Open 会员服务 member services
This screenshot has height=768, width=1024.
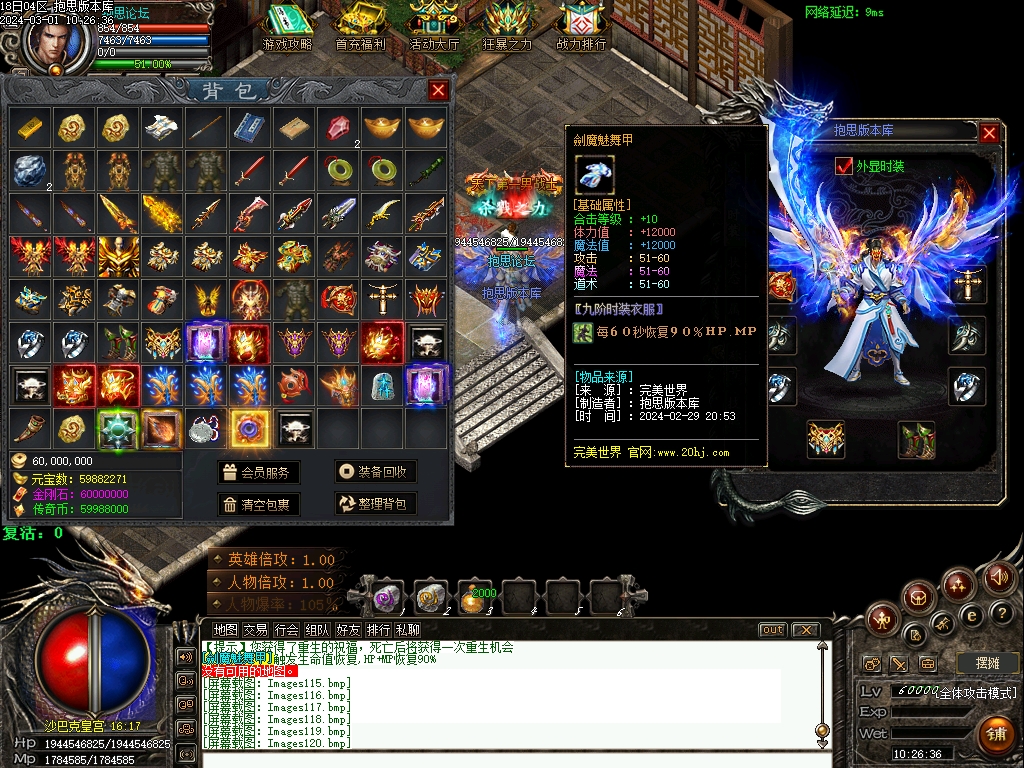(259, 473)
